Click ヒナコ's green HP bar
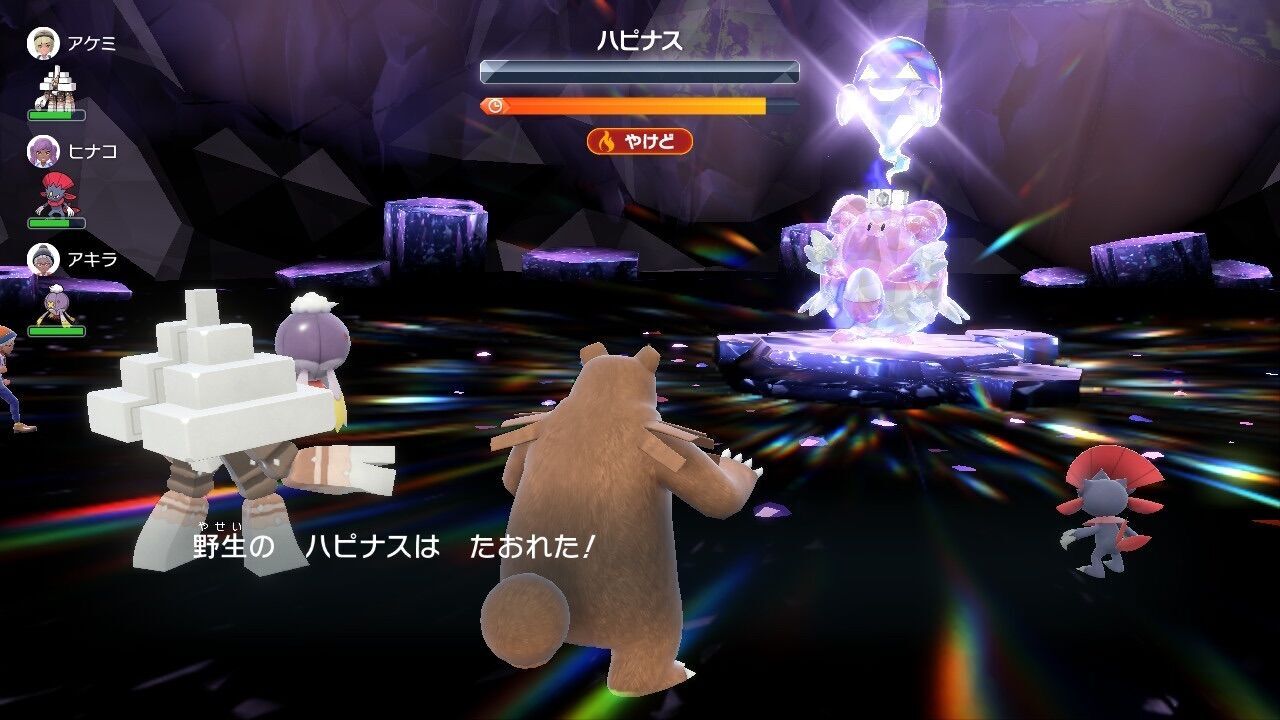Image resolution: width=1280 pixels, height=720 pixels. [56, 225]
